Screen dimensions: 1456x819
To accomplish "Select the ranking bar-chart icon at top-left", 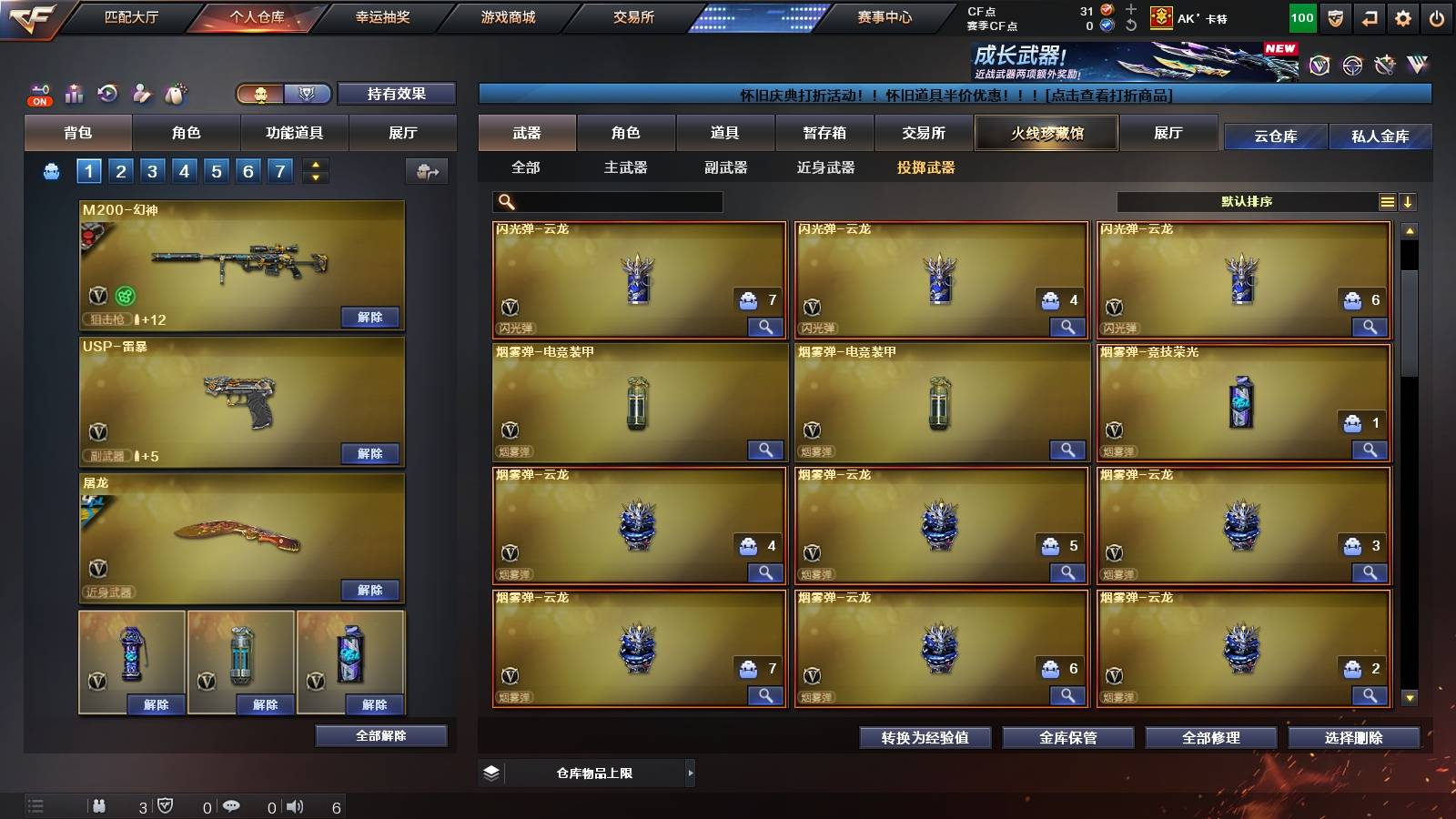I will point(74,93).
